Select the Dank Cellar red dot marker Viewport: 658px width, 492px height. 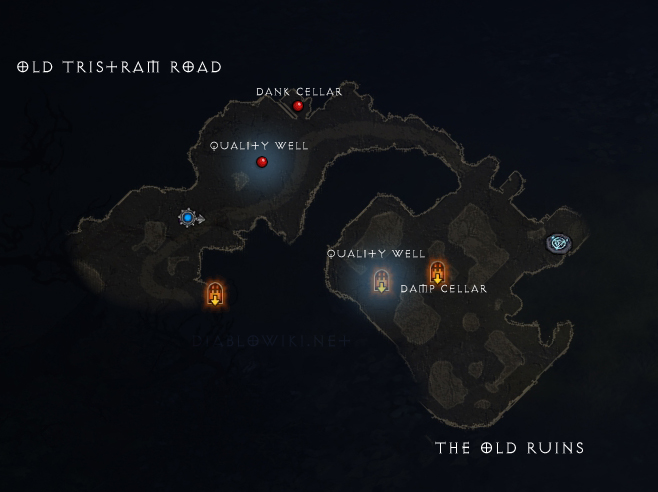point(298,106)
